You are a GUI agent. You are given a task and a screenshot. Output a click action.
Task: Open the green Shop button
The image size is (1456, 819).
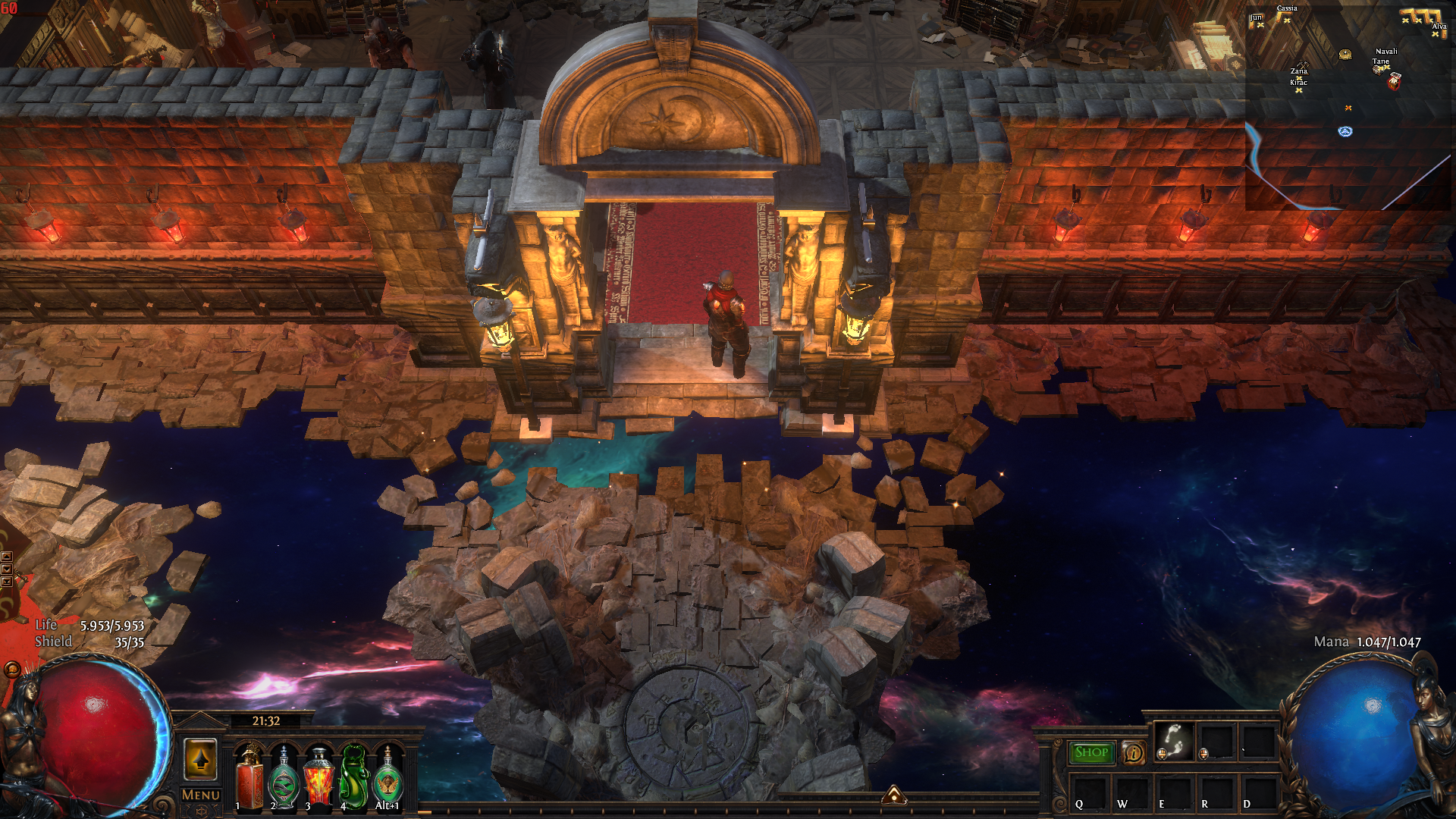[1091, 752]
